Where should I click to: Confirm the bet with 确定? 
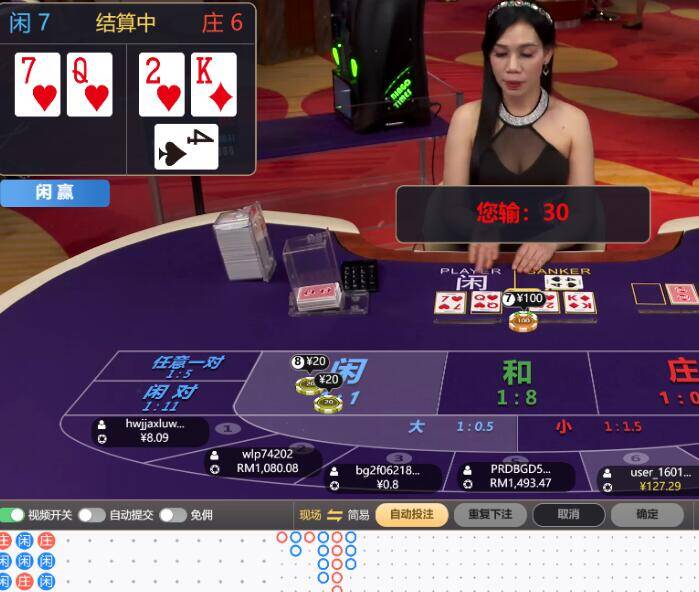click(x=647, y=514)
